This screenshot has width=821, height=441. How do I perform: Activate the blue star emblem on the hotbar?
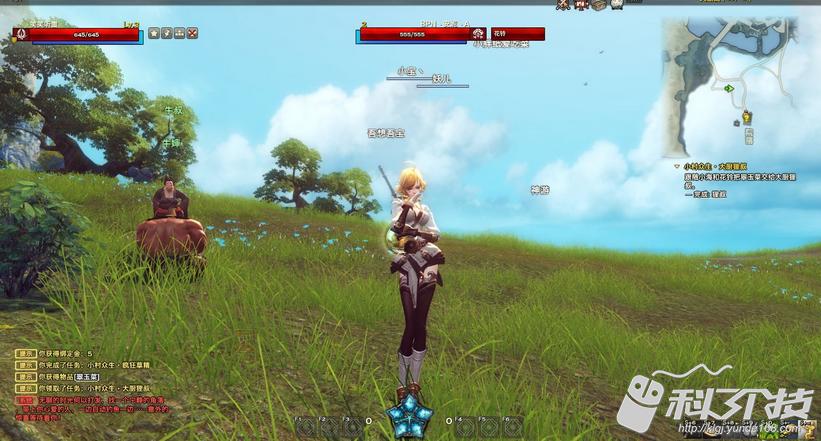tap(410, 414)
